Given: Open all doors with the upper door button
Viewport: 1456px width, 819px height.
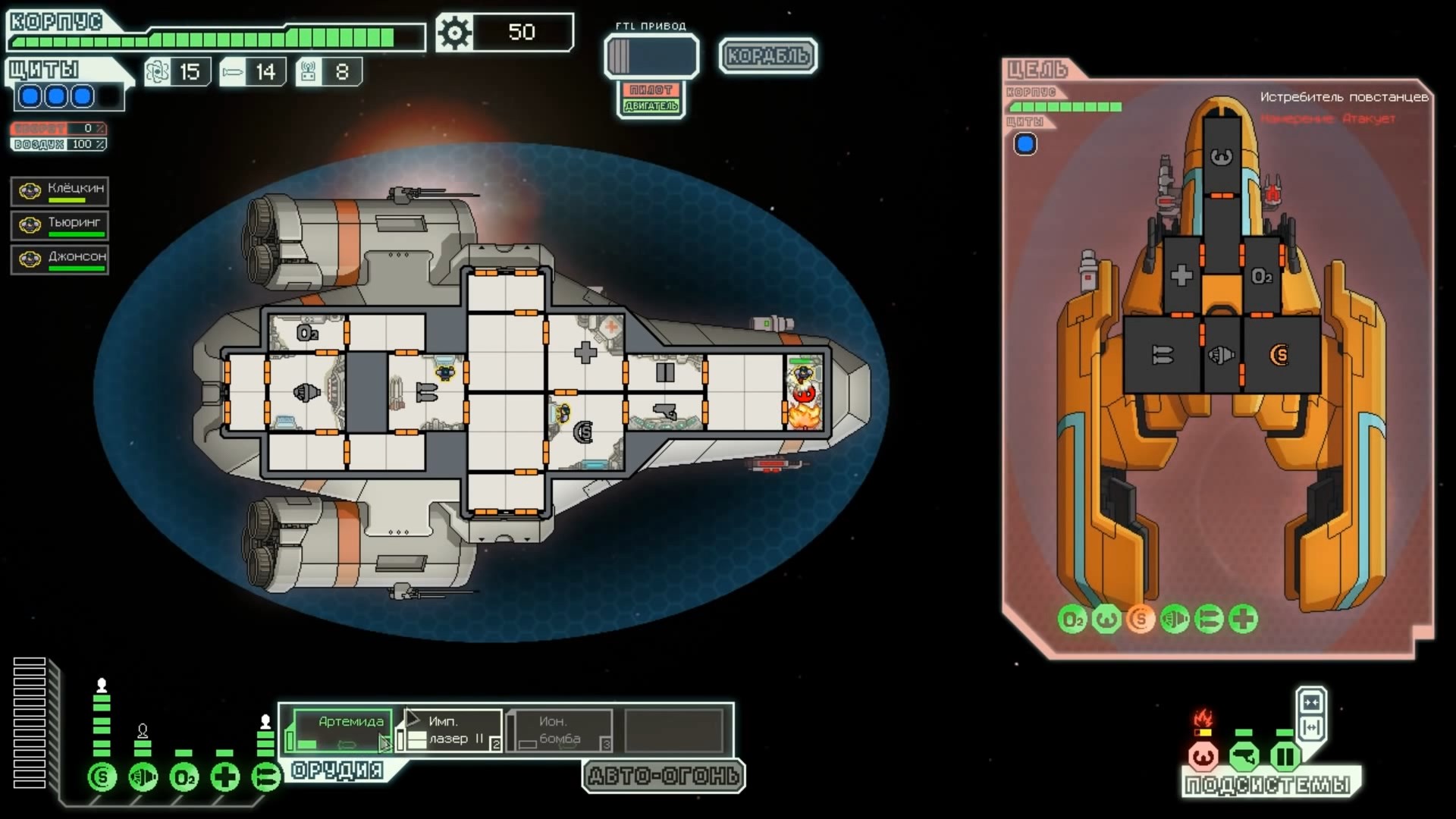Looking at the screenshot, I should coord(1311,701).
